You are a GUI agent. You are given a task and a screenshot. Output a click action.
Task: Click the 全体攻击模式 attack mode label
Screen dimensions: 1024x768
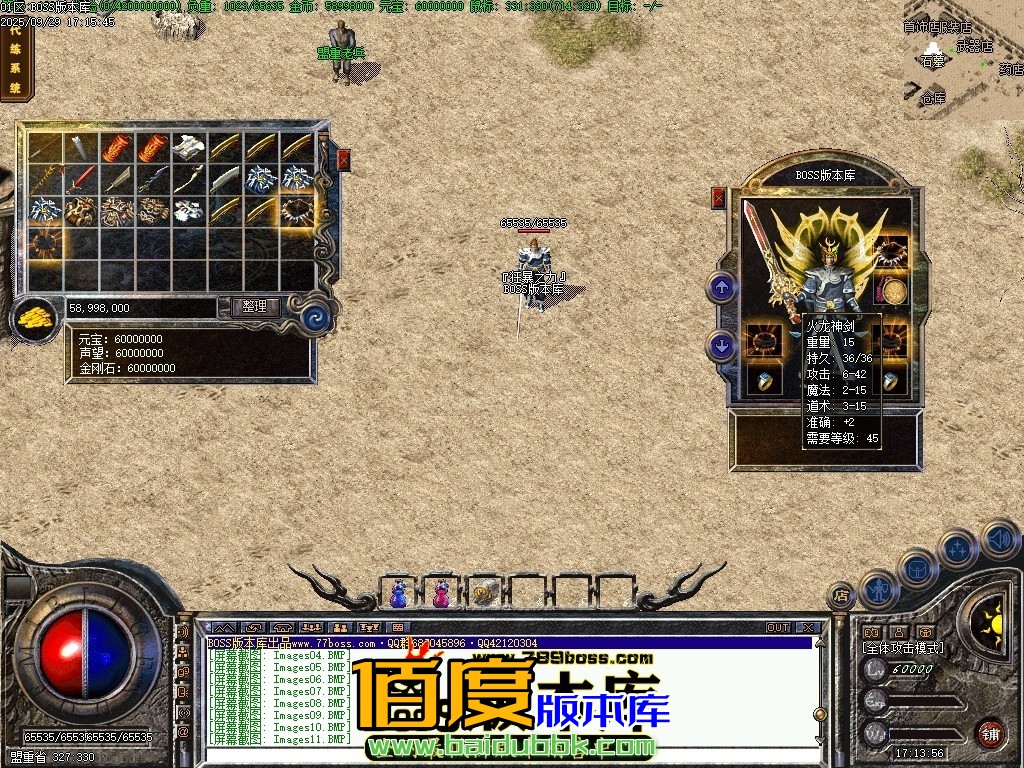click(x=902, y=648)
